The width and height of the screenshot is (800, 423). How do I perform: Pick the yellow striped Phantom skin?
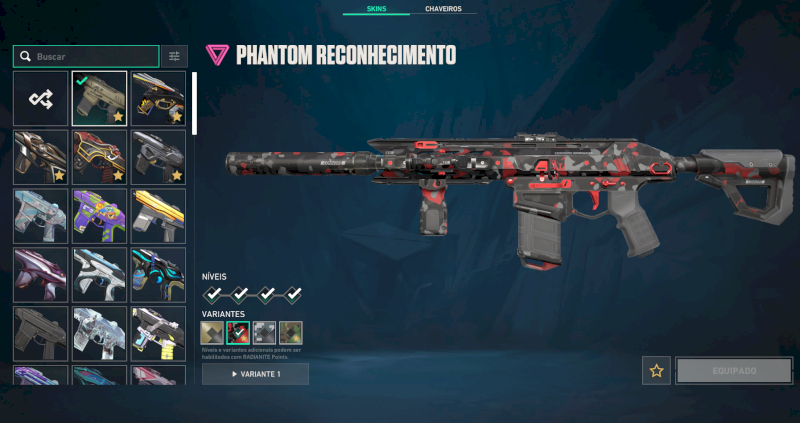tap(158, 216)
